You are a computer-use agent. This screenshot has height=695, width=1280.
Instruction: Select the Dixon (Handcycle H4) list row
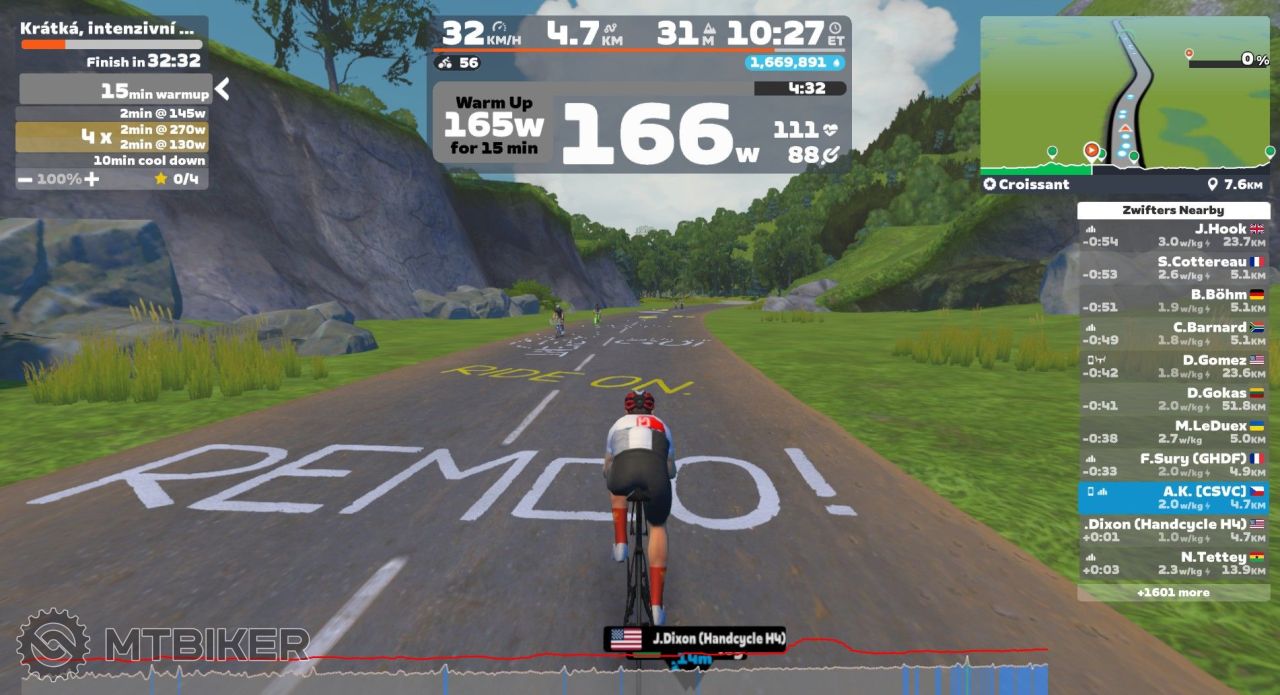(x=1174, y=530)
